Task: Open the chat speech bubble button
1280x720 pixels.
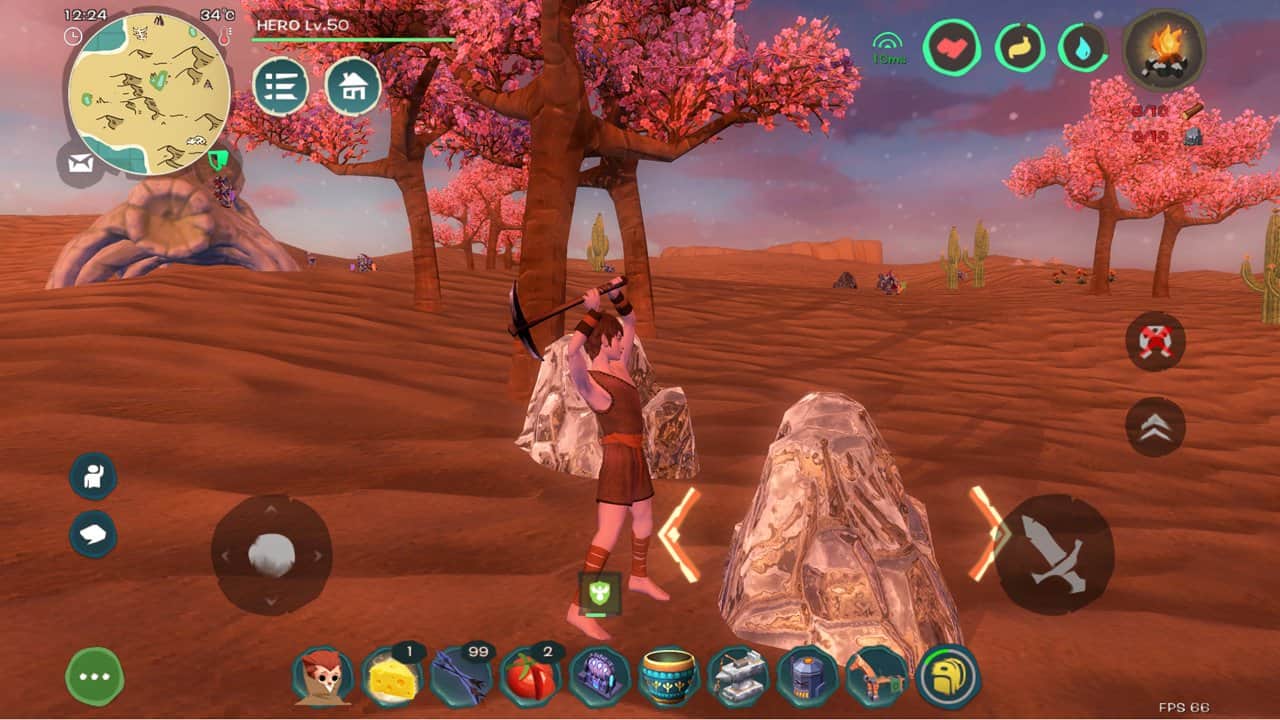Action: (93, 534)
